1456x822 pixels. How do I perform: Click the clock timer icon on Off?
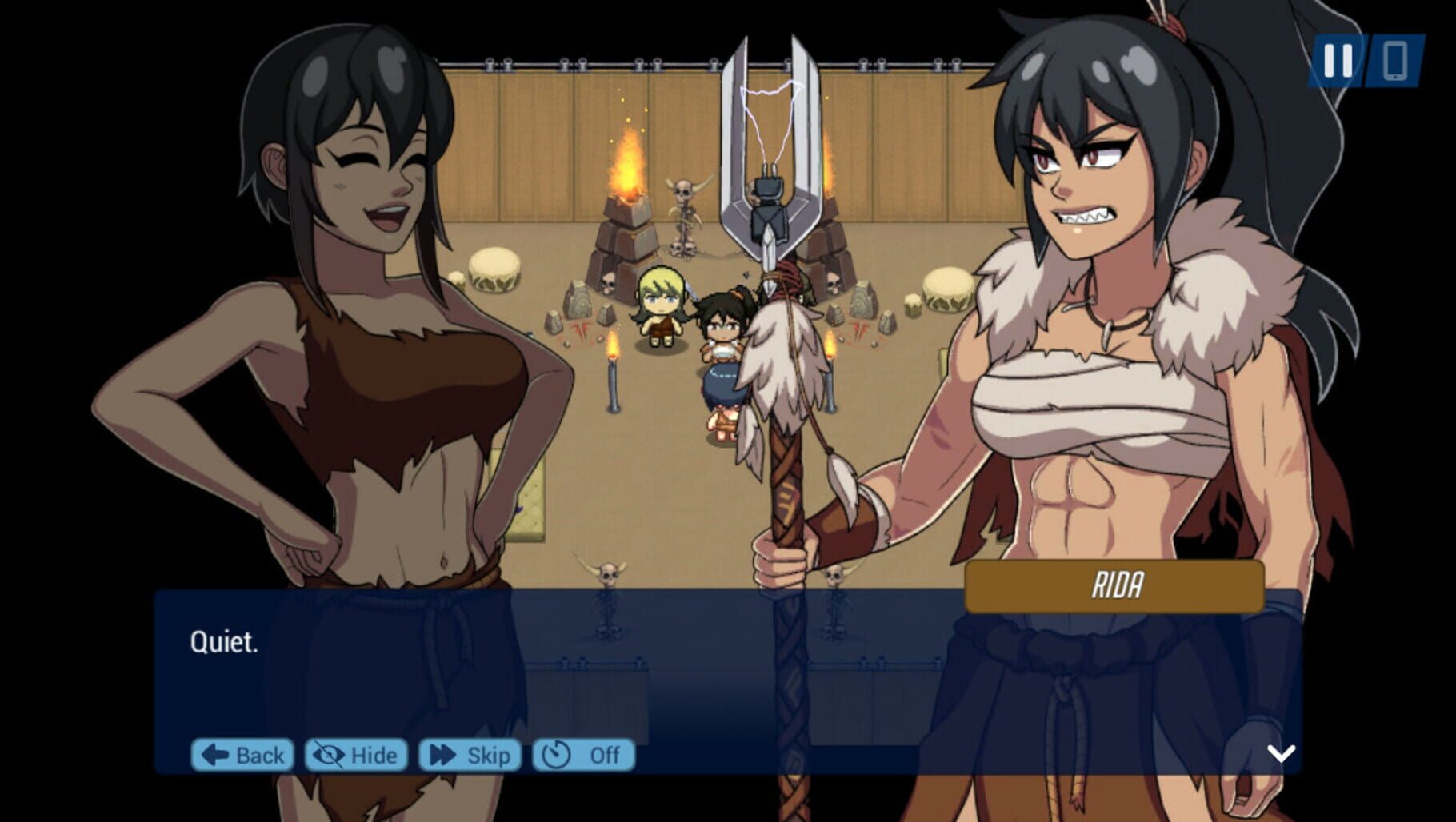556,754
